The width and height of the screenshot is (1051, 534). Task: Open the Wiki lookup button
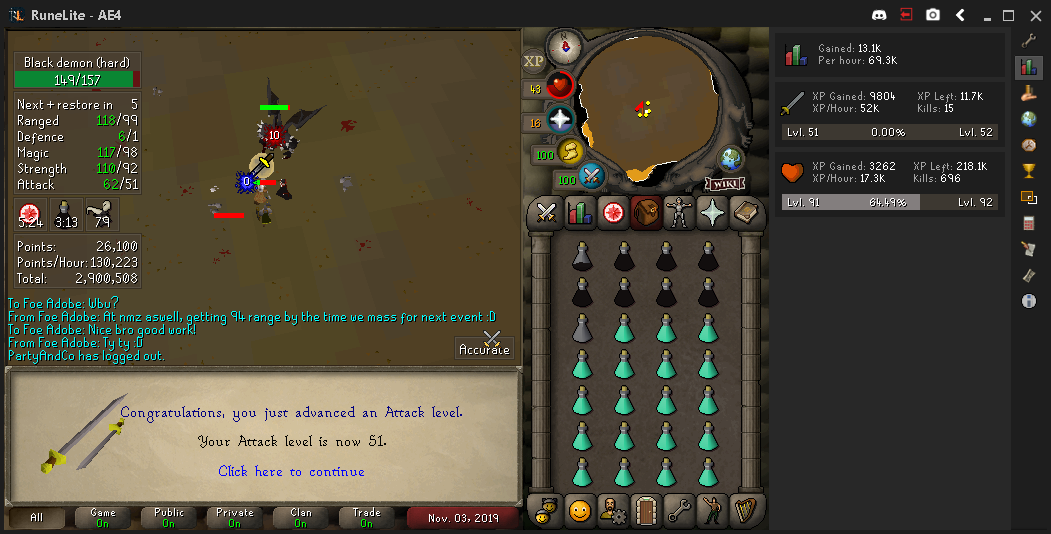tap(724, 183)
